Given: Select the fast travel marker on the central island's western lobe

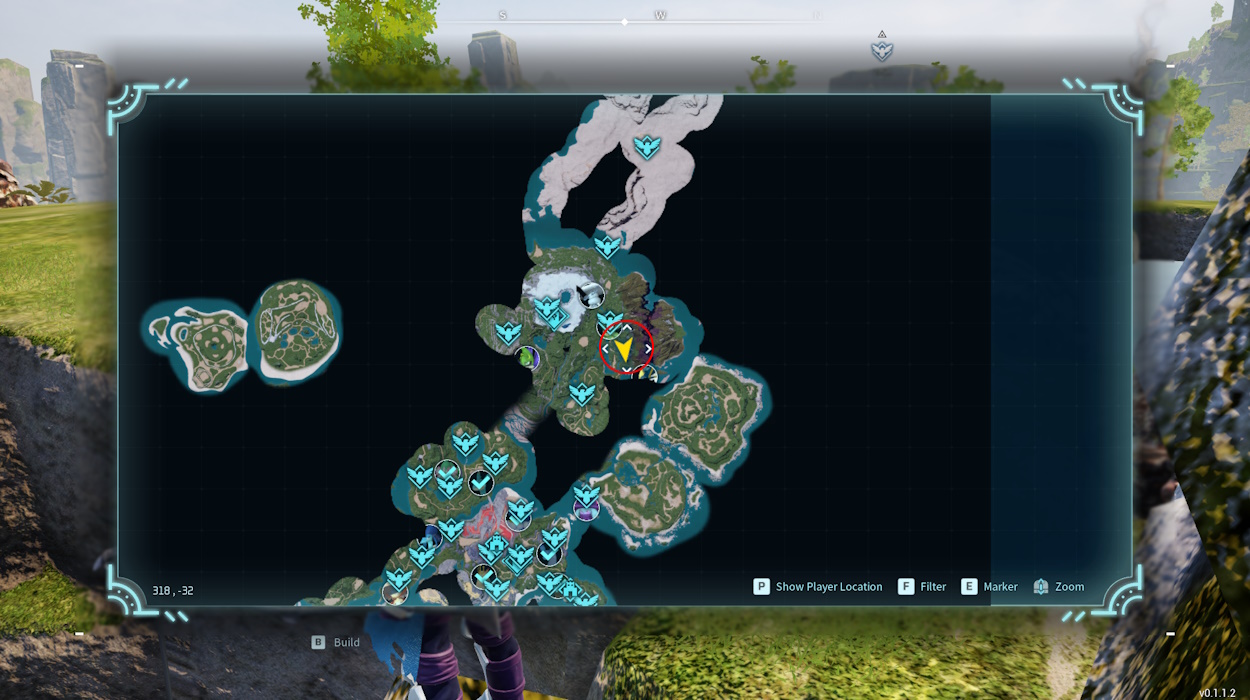Looking at the screenshot, I should (x=509, y=332).
